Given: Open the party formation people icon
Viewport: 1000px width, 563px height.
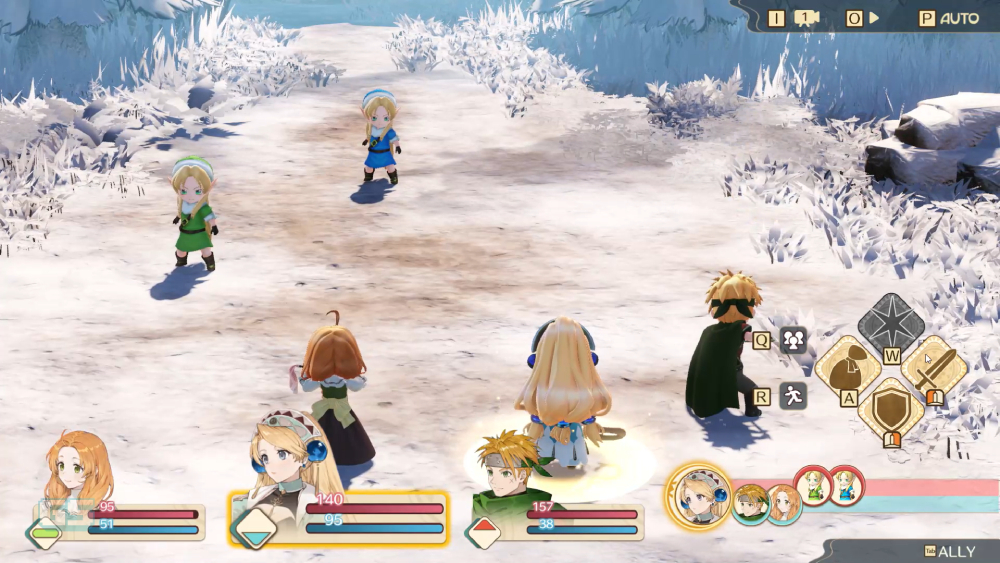Looking at the screenshot, I should pyautogui.click(x=793, y=340).
